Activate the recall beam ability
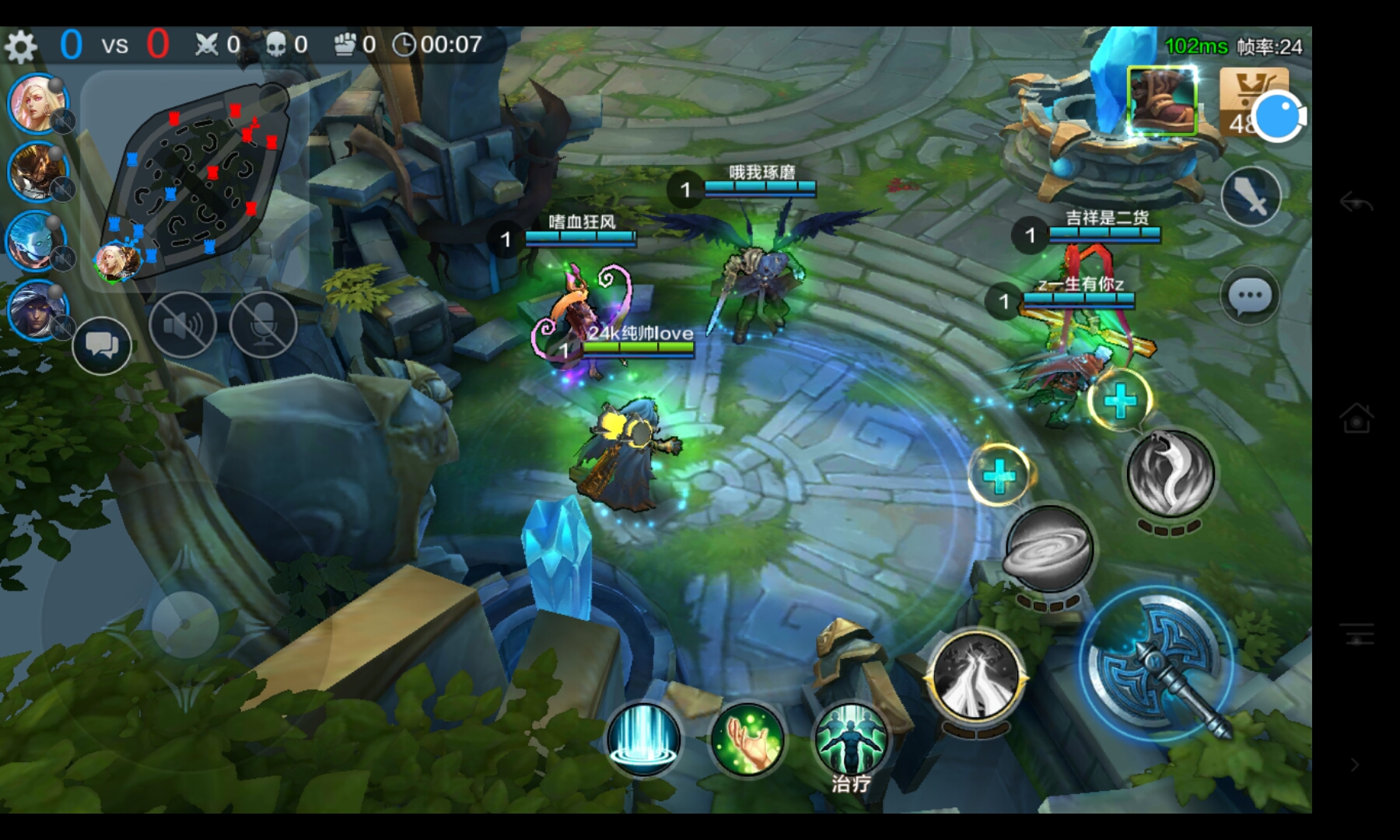Viewport: 1400px width, 840px height. [x=643, y=738]
